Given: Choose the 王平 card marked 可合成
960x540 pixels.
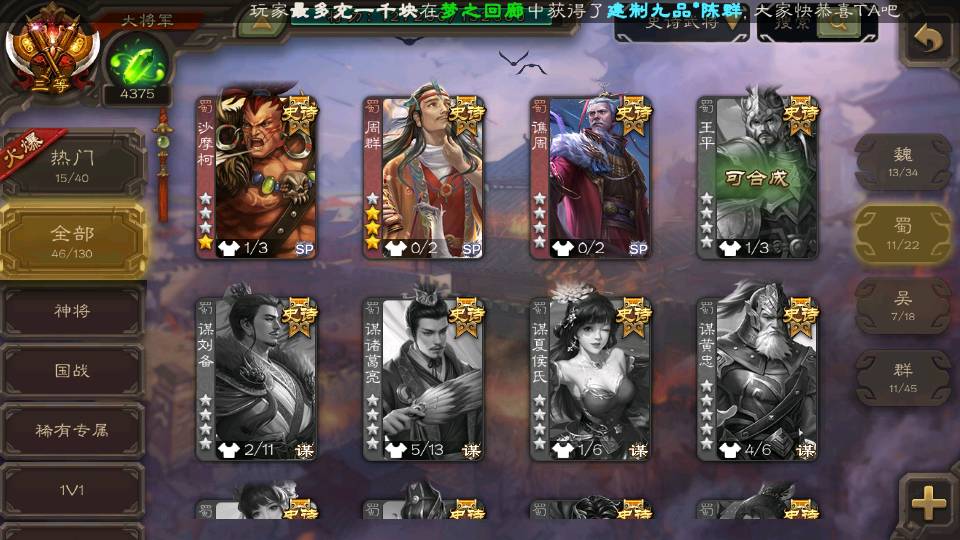Looking at the screenshot, I should pyautogui.click(x=758, y=177).
